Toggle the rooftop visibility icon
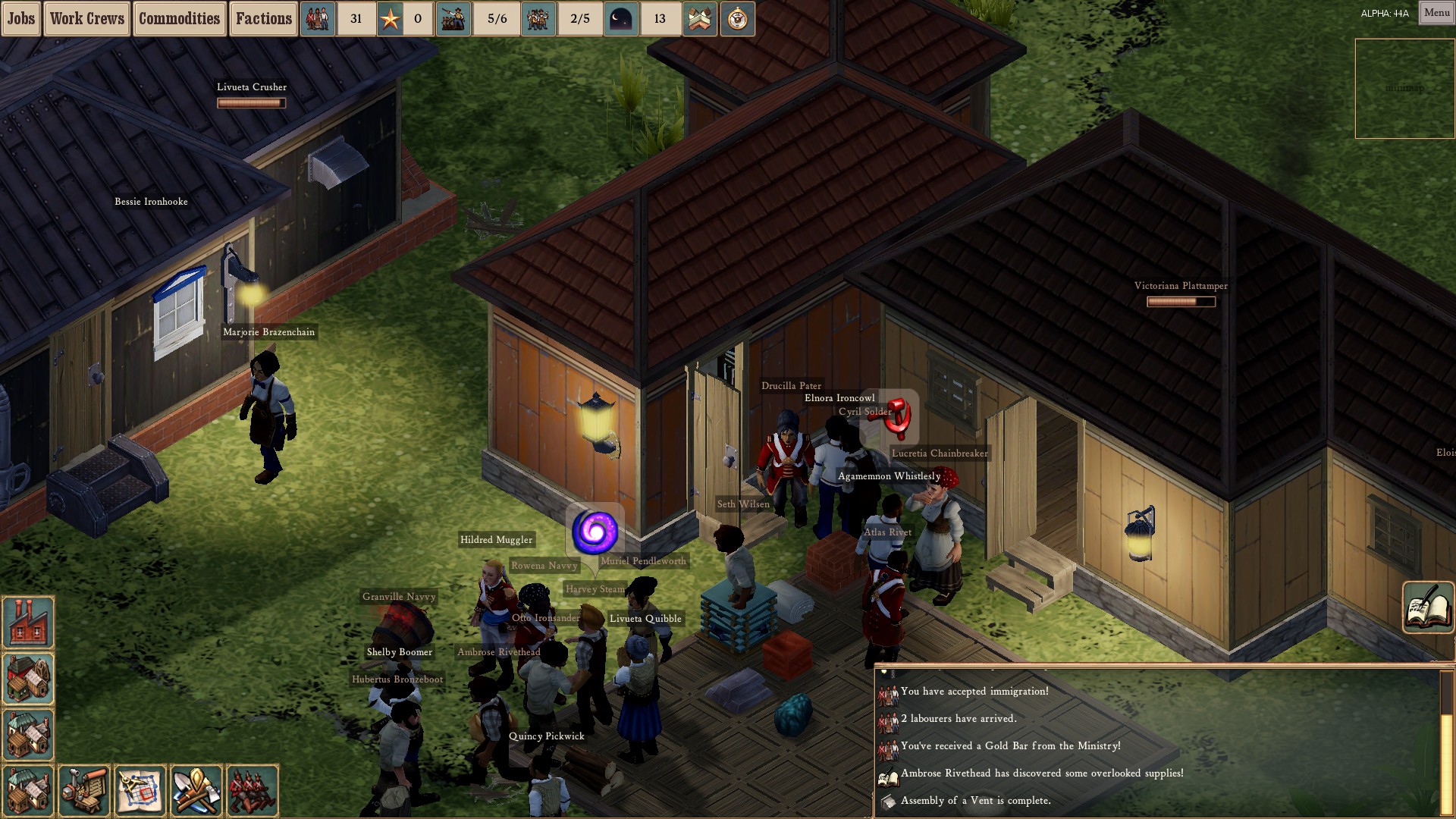This screenshot has height=819, width=1456. (699, 19)
